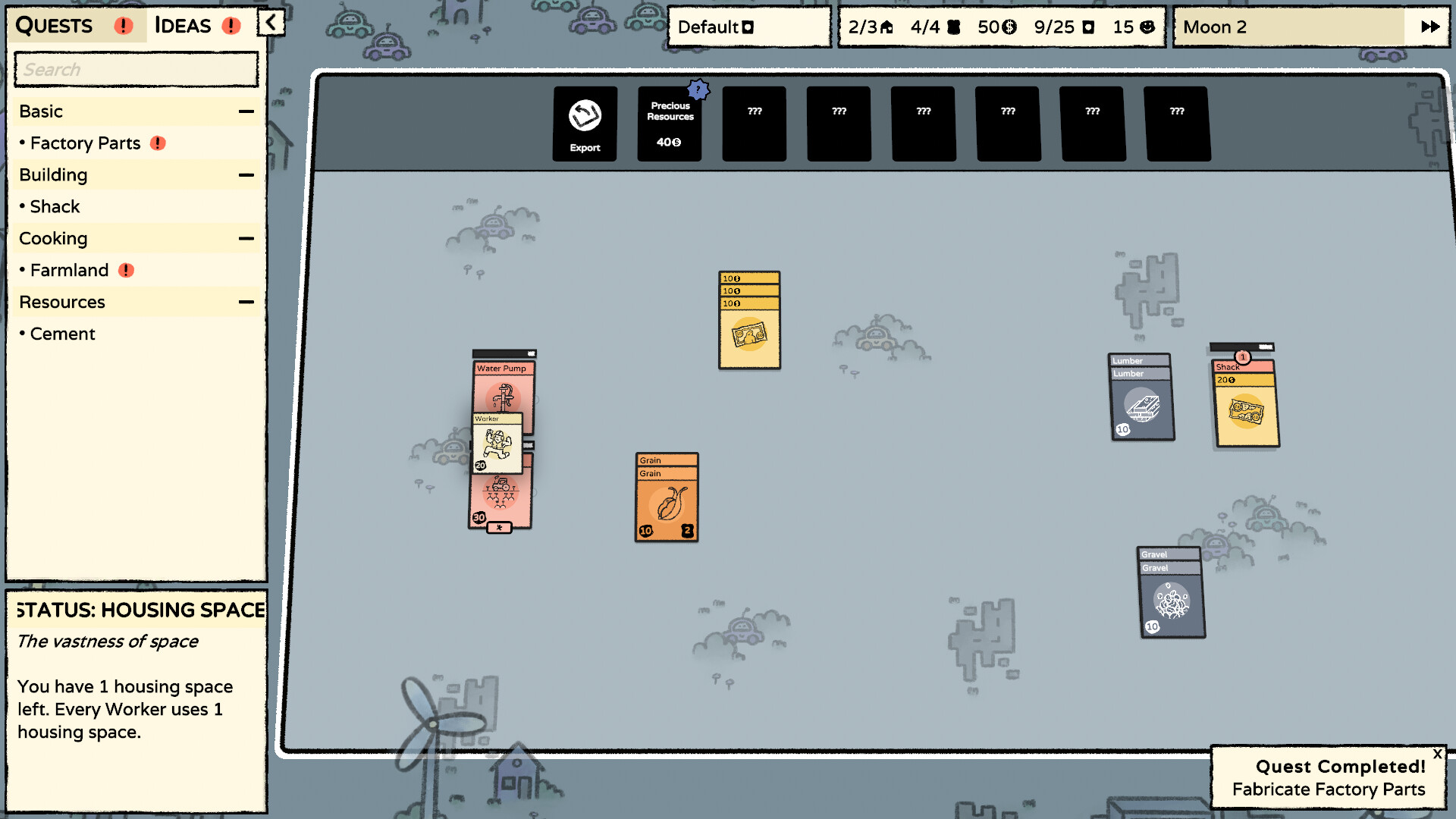Click the alert icon next to Factory Parts
This screenshot has width=1456, height=819.
click(x=157, y=143)
